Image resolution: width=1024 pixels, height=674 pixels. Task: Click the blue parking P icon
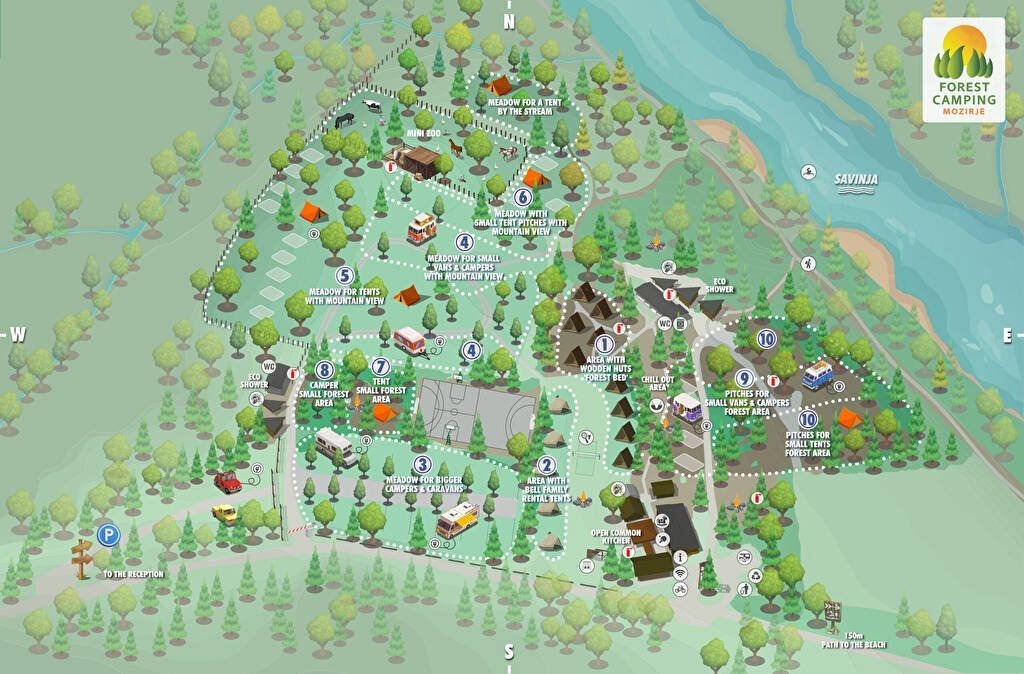[x=108, y=536]
